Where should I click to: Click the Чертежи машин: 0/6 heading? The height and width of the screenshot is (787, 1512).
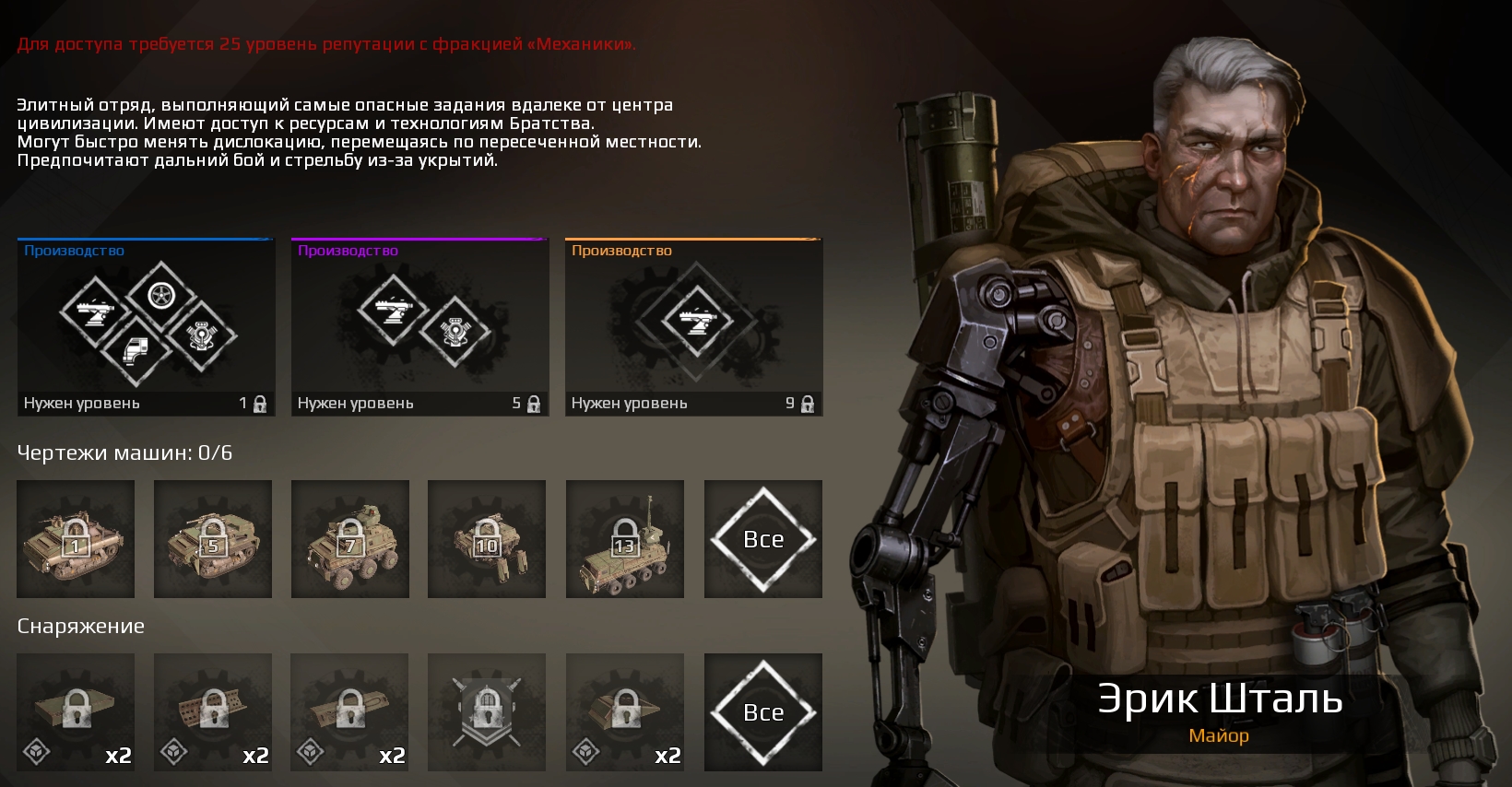coord(124,451)
